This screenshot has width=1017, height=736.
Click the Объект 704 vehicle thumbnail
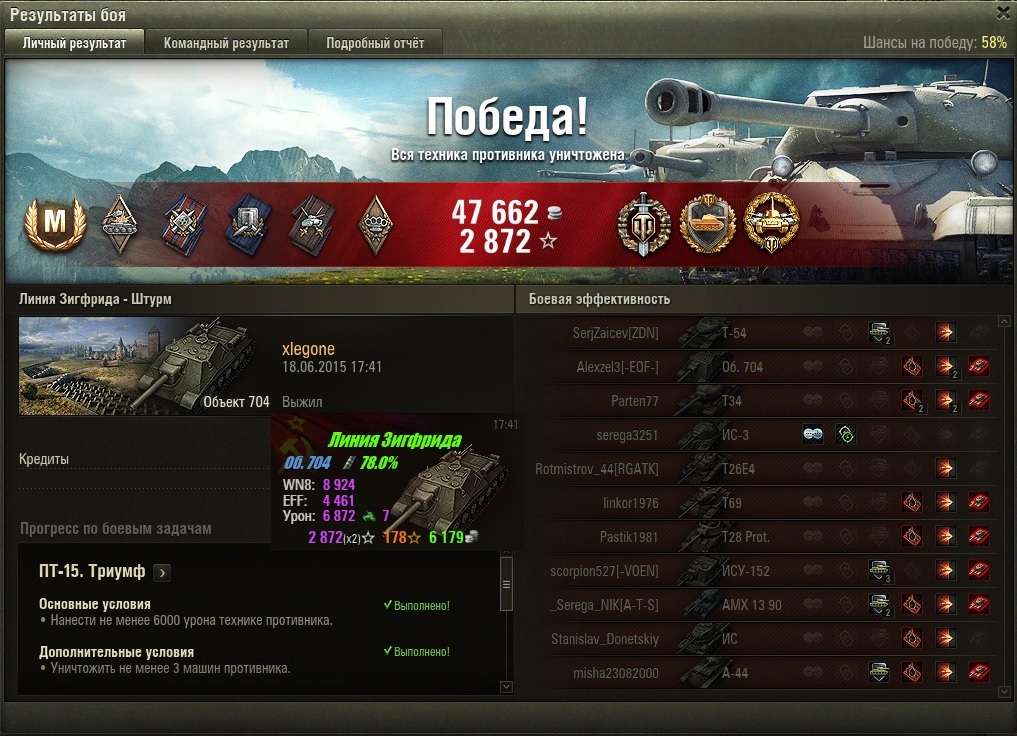point(145,365)
